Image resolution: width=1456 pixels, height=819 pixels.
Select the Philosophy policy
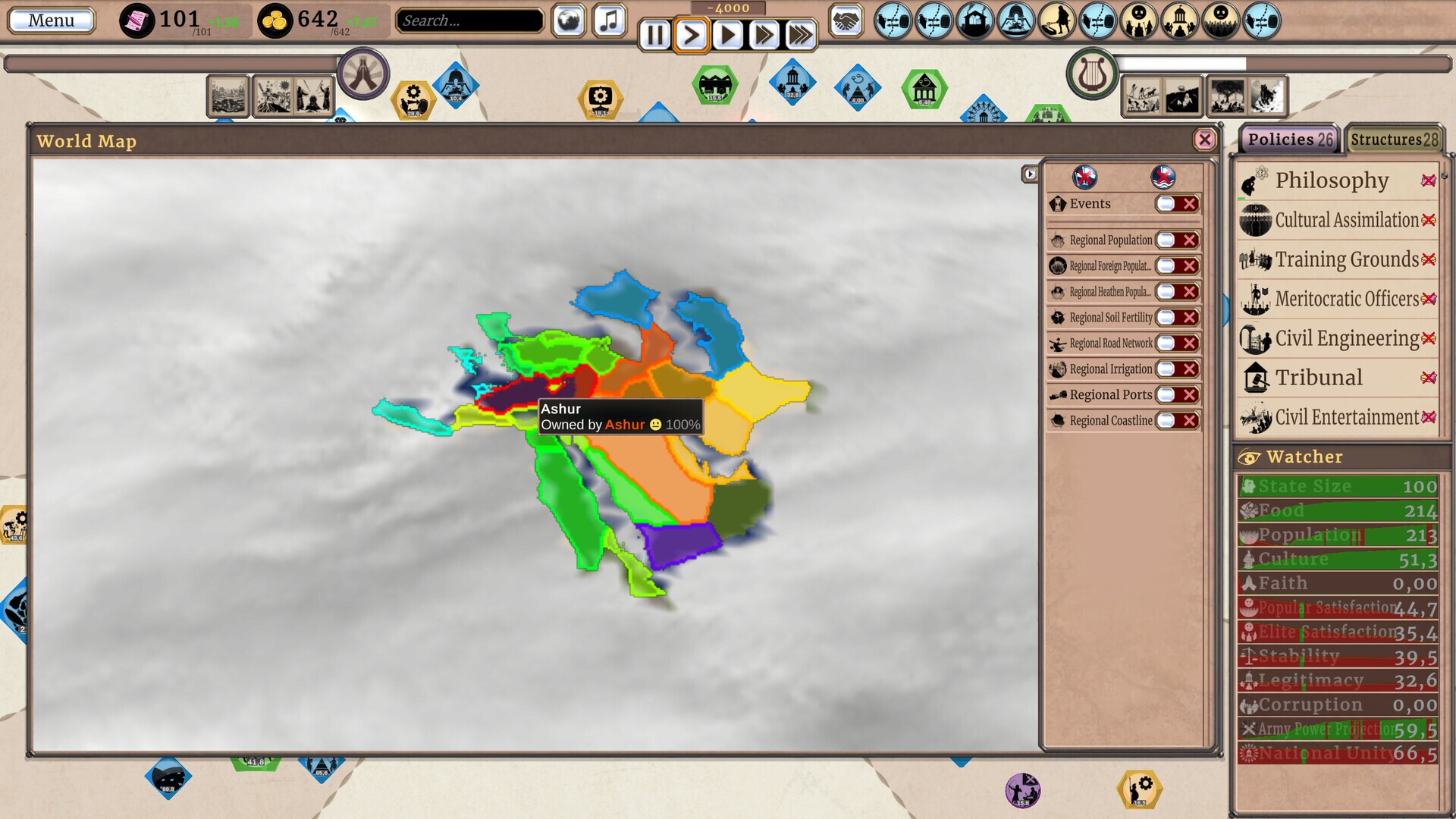(x=1332, y=180)
